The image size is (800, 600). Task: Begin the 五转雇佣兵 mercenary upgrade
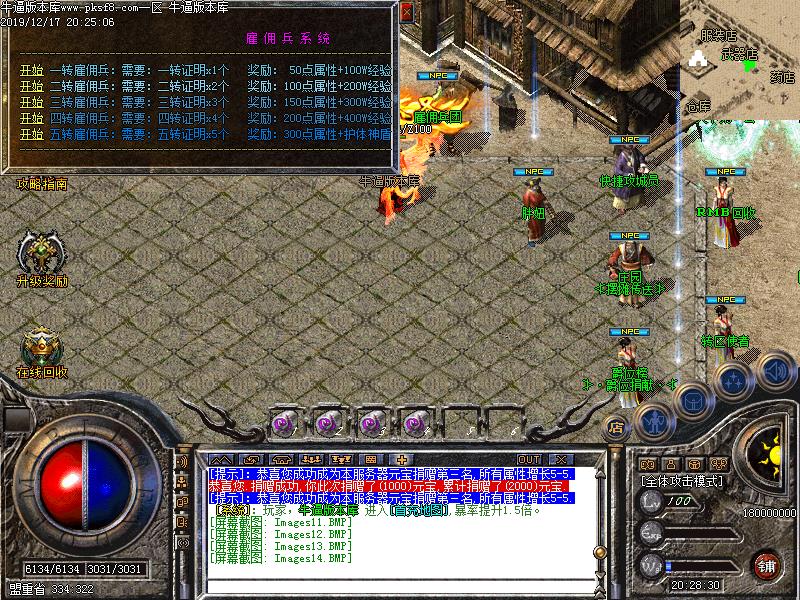click(x=31, y=134)
